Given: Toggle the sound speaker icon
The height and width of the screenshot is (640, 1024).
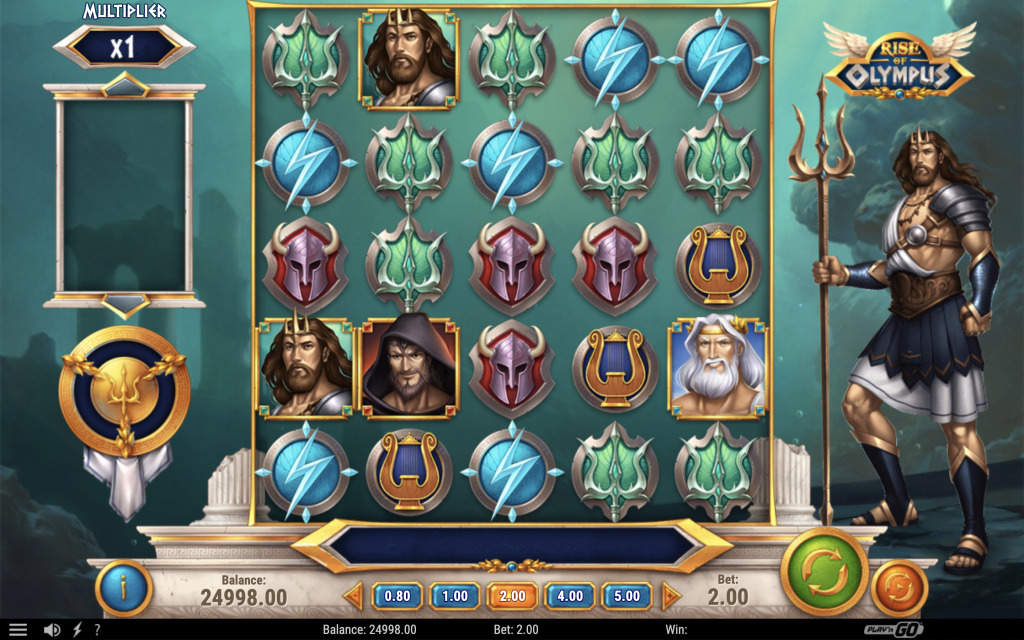Looking at the screenshot, I should pyautogui.click(x=52, y=630).
